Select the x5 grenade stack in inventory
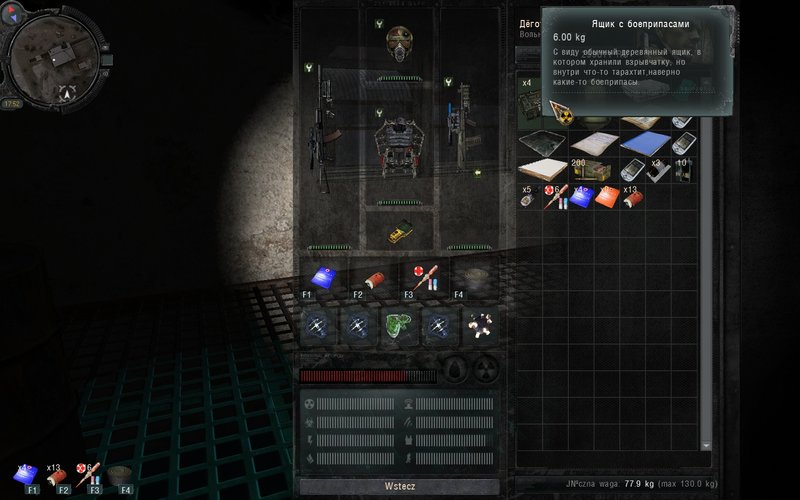The height and width of the screenshot is (500, 800). click(x=530, y=196)
